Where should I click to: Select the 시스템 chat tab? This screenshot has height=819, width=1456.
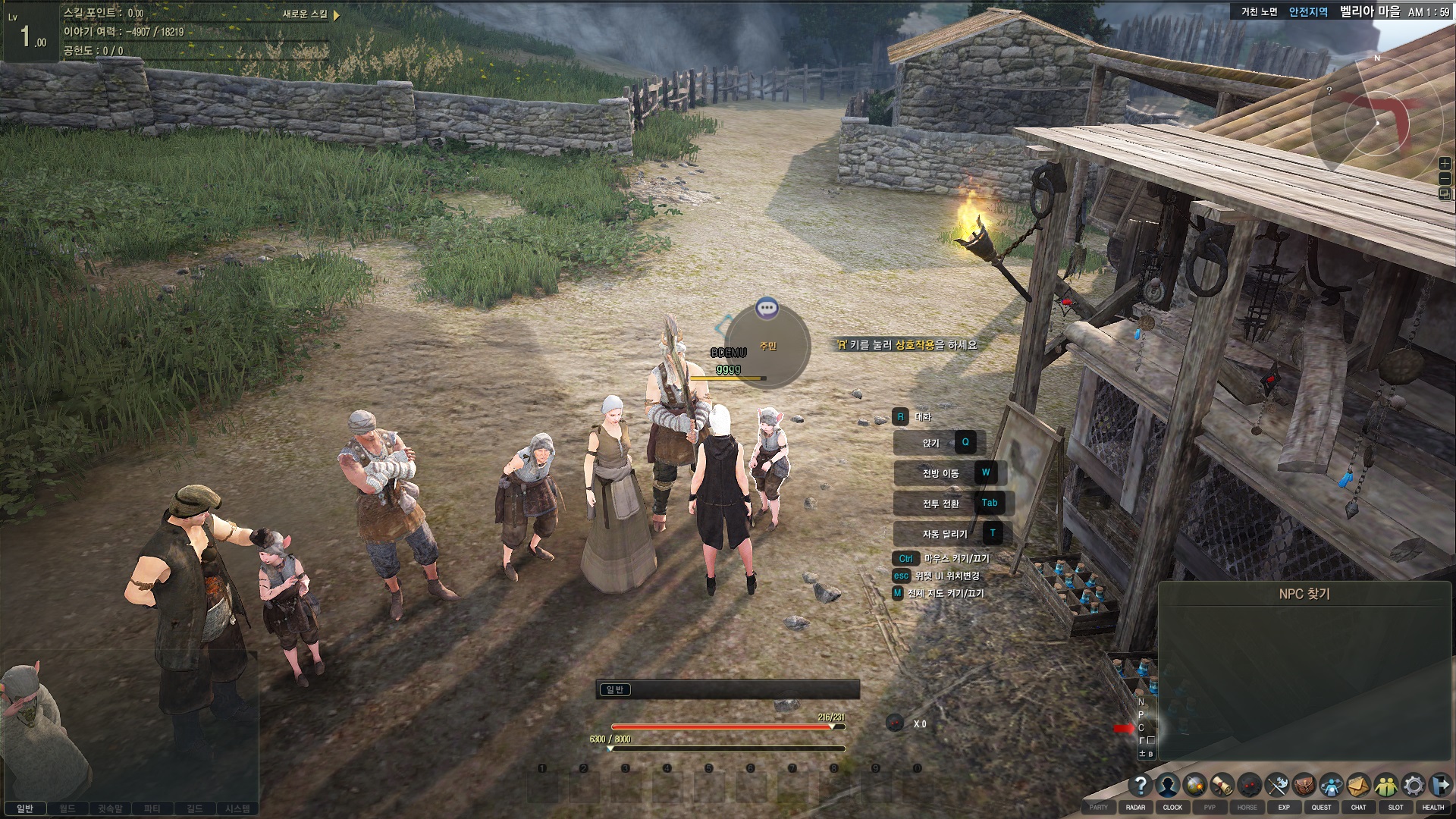point(237,809)
